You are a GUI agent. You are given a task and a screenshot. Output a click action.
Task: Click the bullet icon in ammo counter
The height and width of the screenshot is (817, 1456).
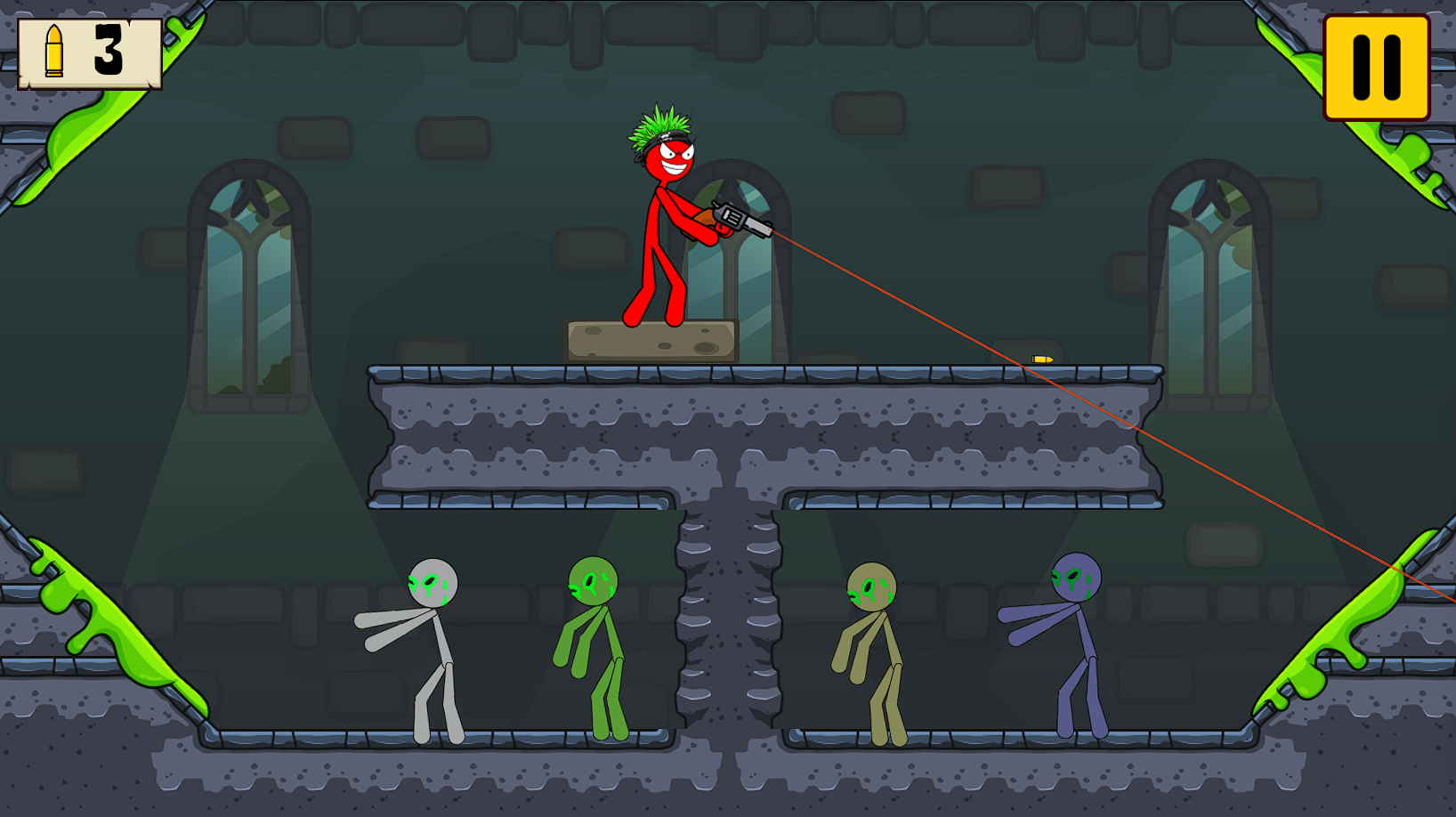55,52
